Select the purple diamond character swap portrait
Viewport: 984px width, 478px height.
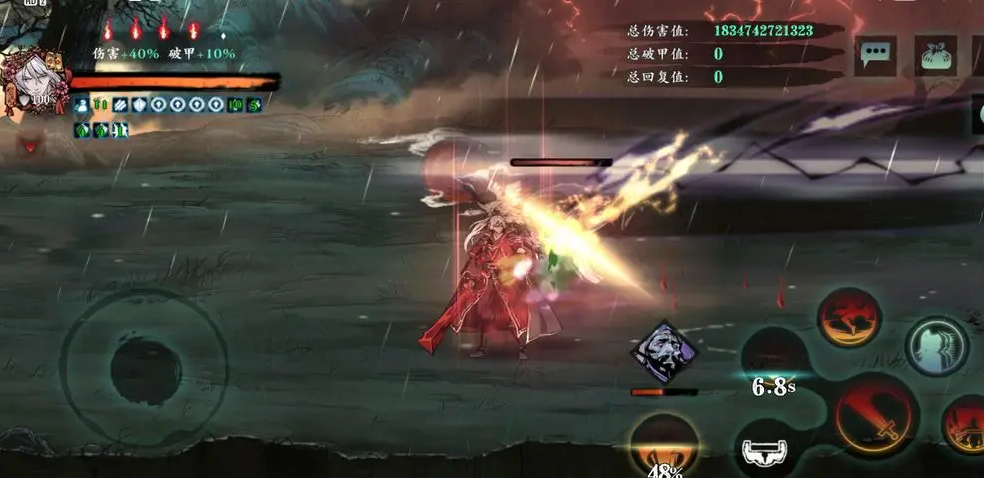(x=664, y=352)
